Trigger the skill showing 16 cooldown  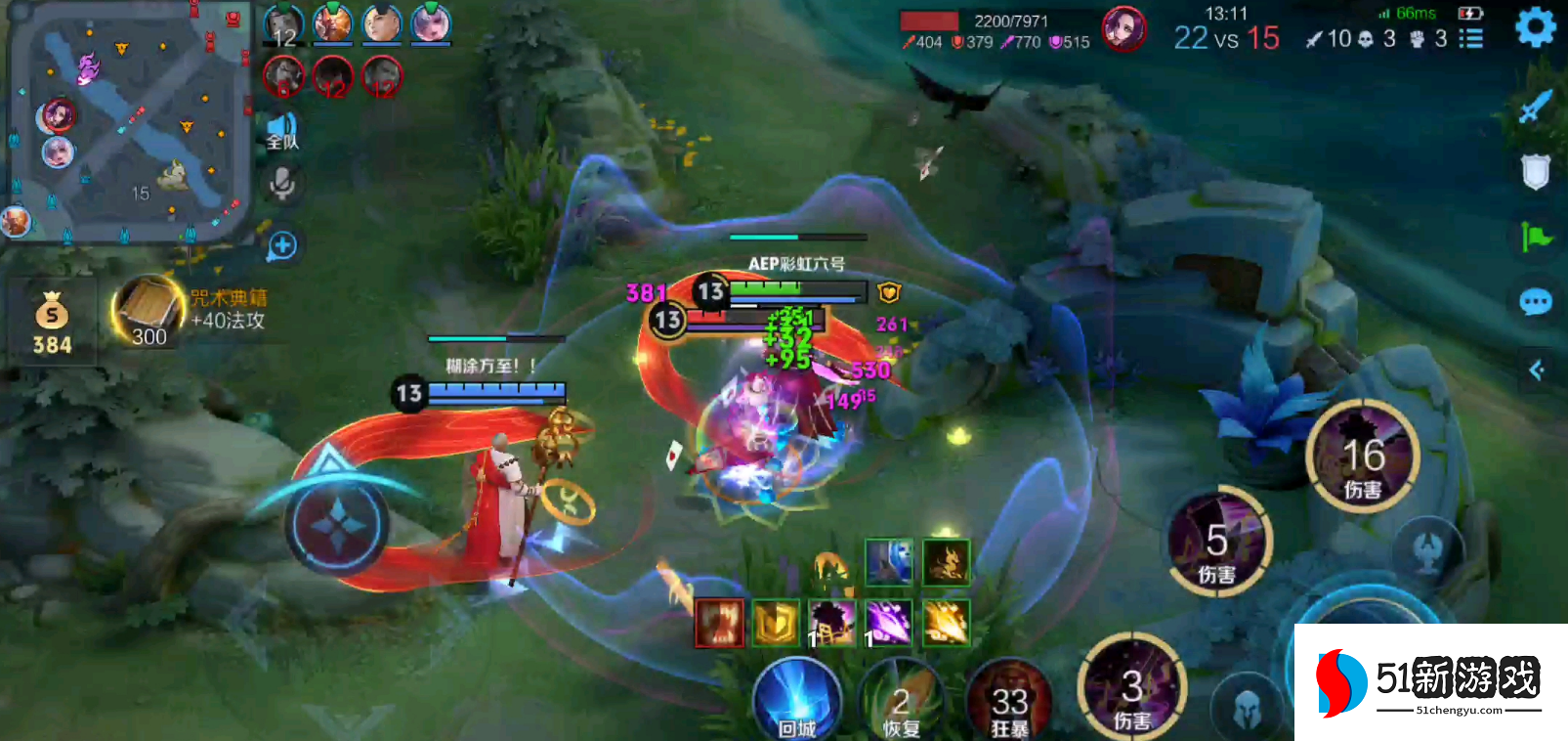click(x=1363, y=457)
